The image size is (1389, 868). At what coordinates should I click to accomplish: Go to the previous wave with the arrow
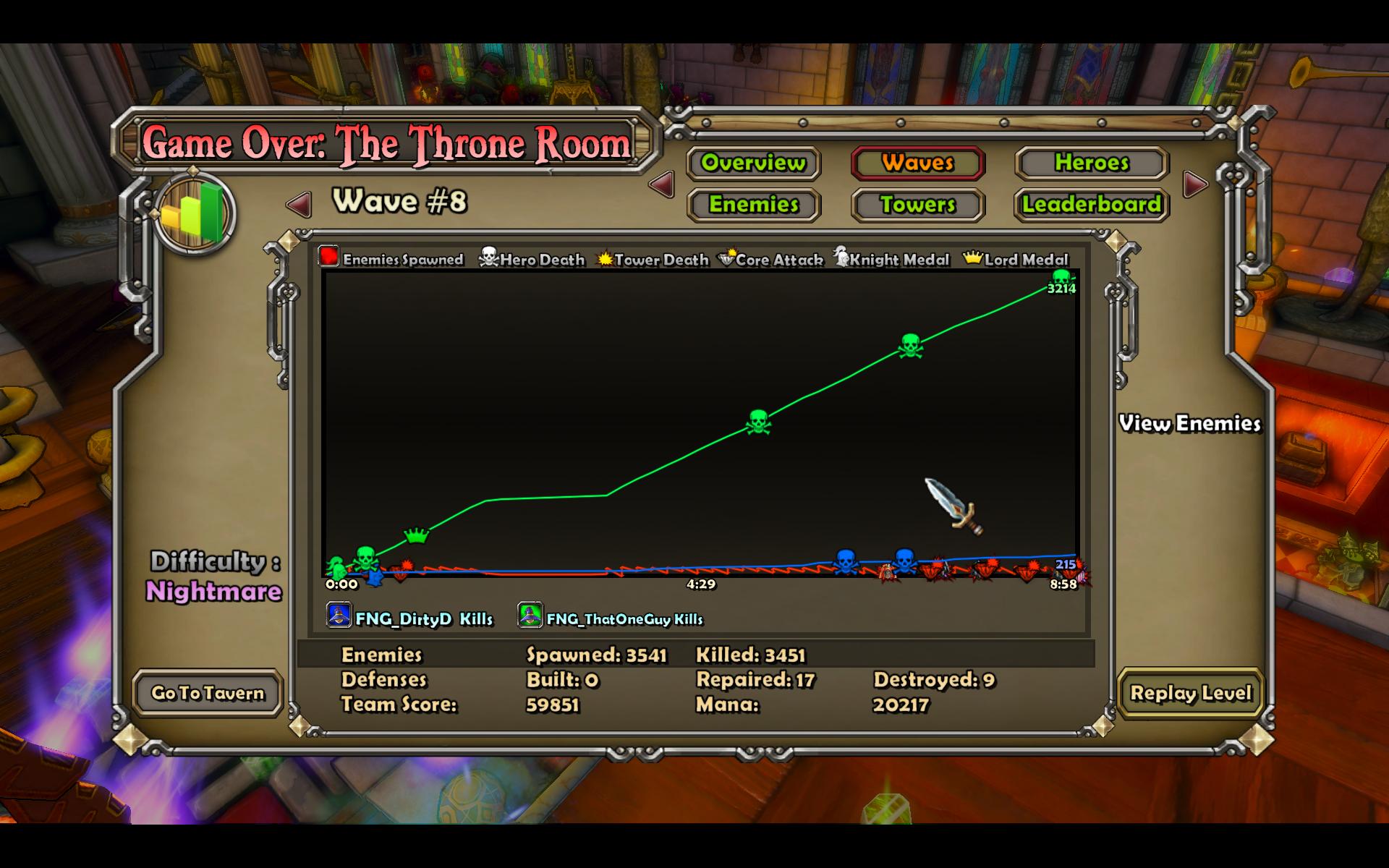click(x=300, y=205)
